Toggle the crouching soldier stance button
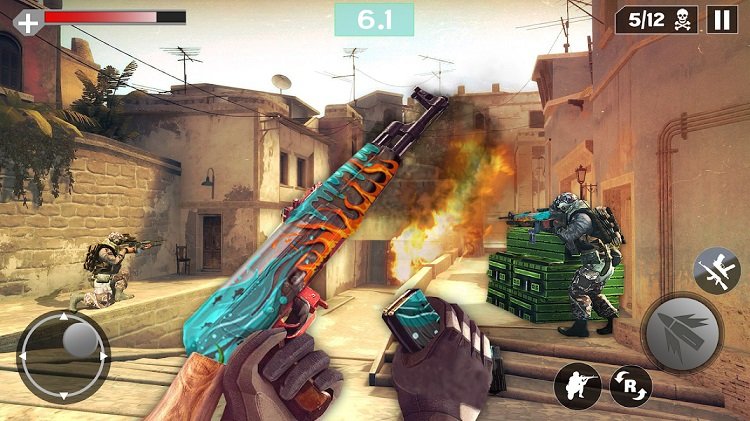 coord(578,384)
